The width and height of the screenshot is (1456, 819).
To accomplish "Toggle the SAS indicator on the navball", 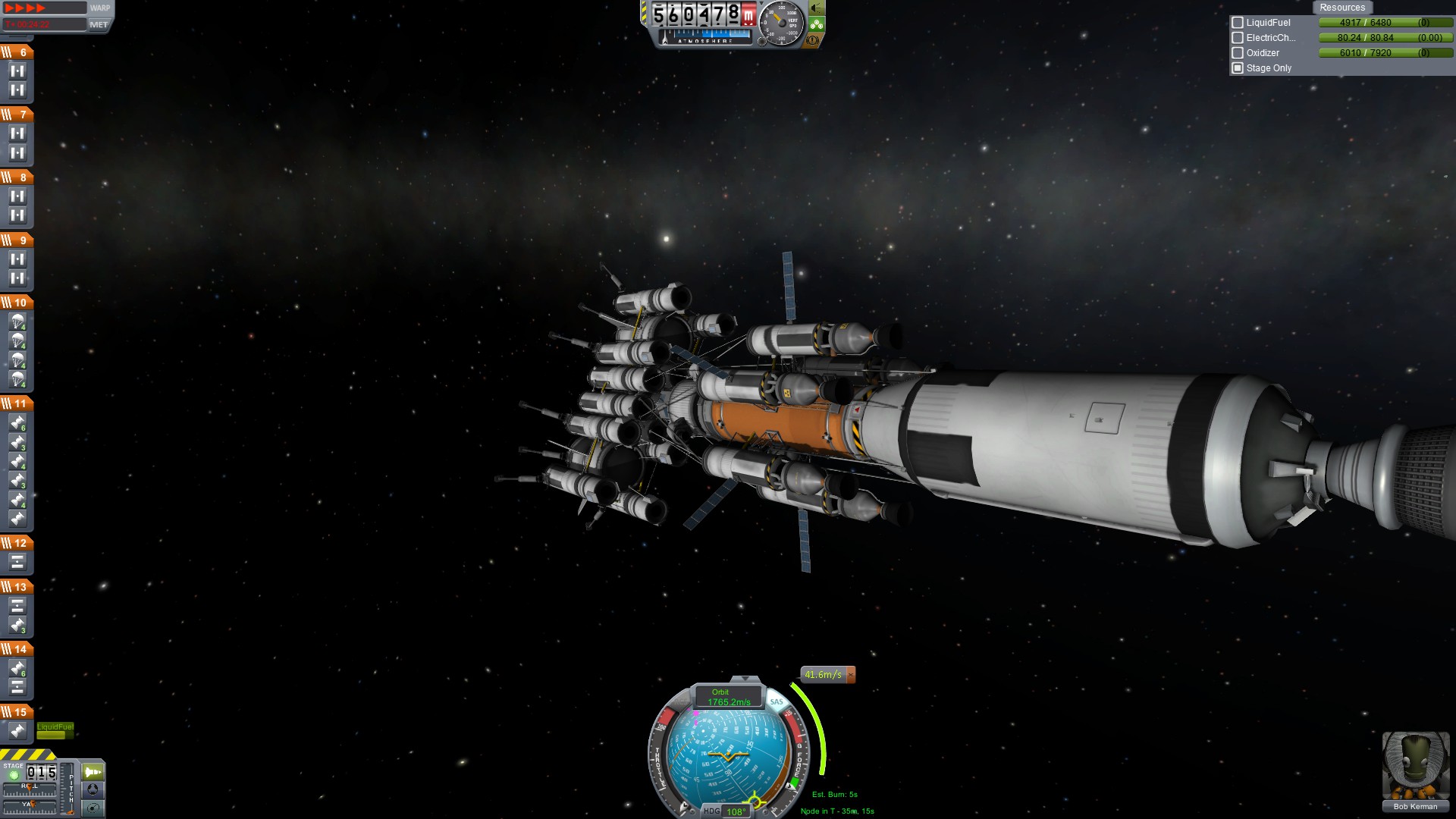I will point(776,701).
